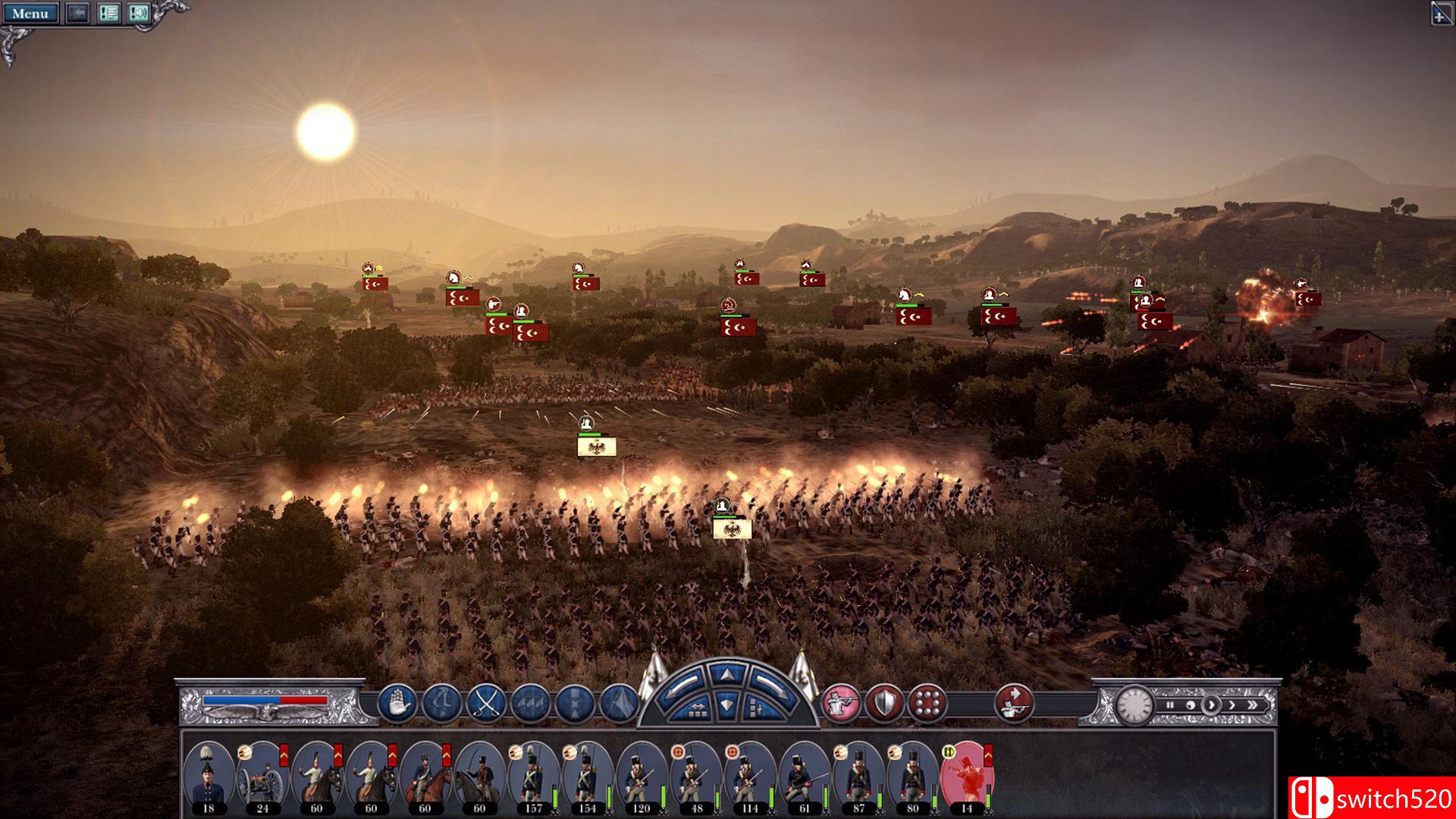Pause the battle
This screenshot has width=1456, height=819.
1169,704
